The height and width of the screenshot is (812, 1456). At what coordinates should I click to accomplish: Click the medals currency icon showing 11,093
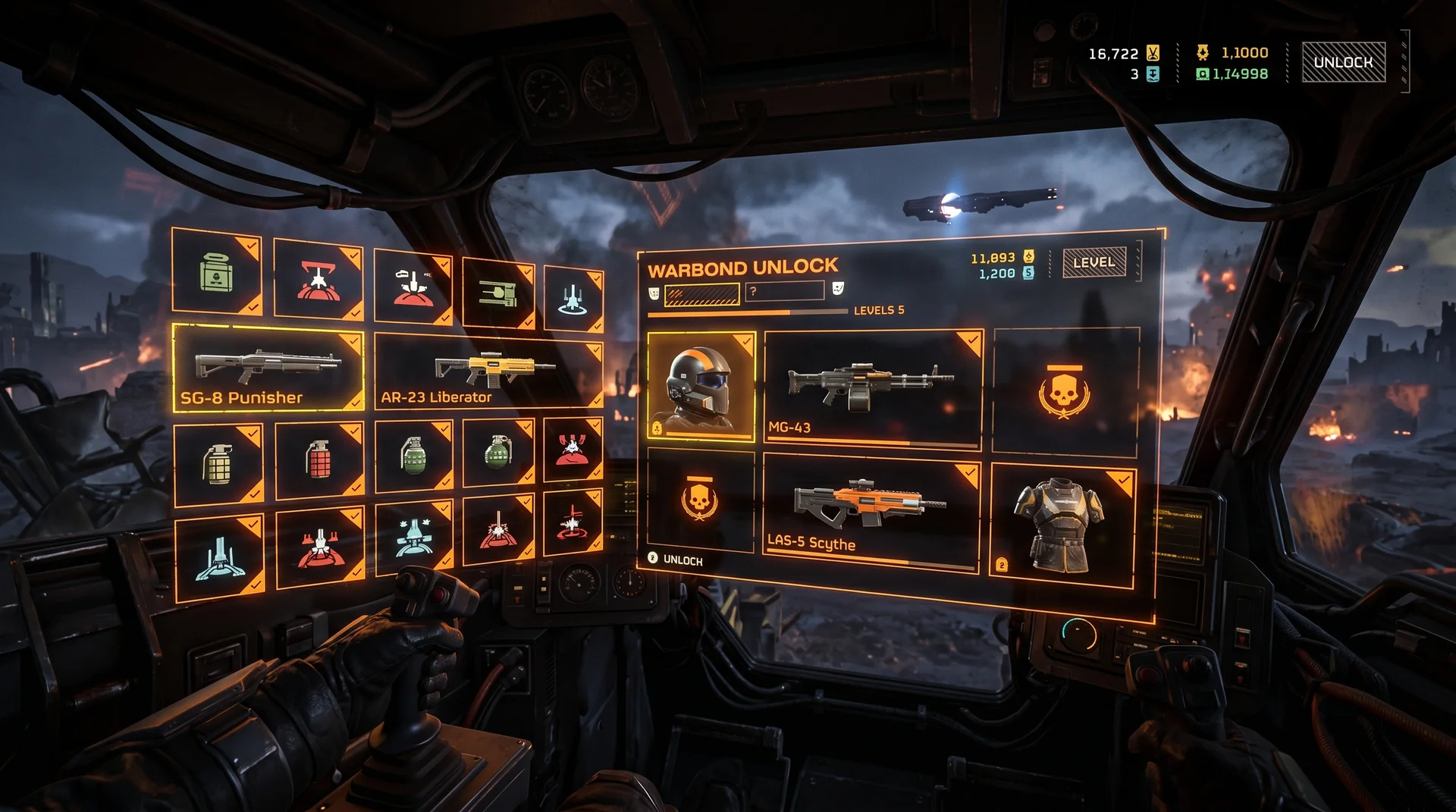(x=1028, y=257)
